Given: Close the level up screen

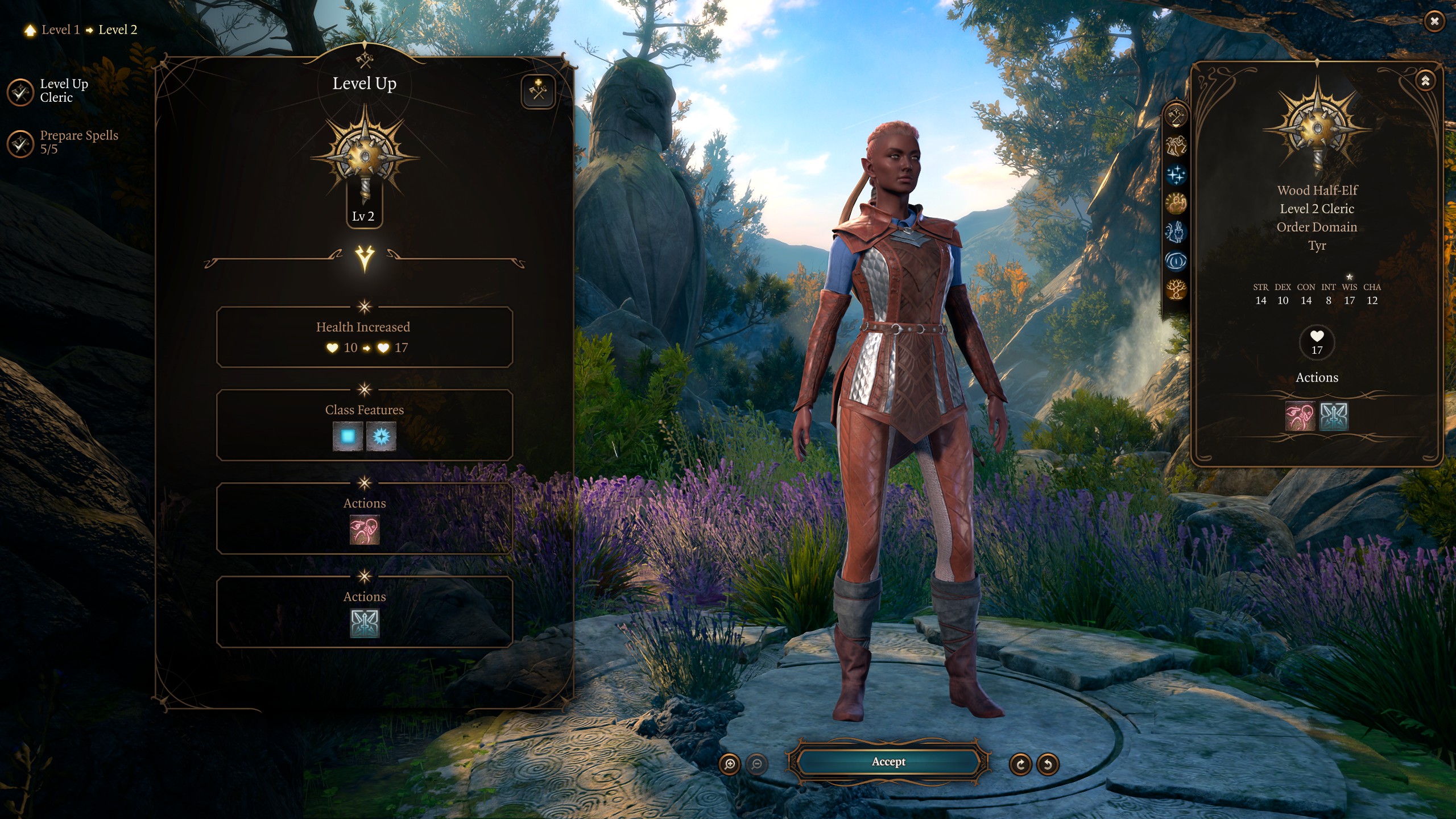Looking at the screenshot, I should [1434, 22].
